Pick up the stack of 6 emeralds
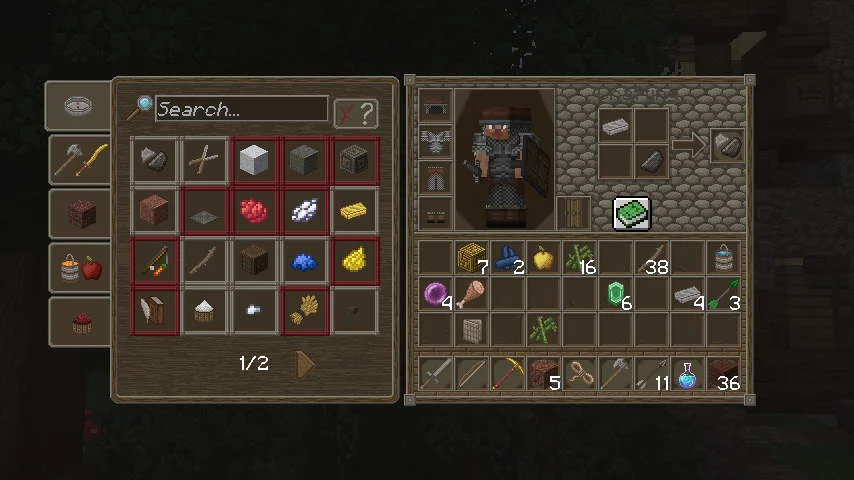The height and width of the screenshot is (480, 854). [x=617, y=294]
